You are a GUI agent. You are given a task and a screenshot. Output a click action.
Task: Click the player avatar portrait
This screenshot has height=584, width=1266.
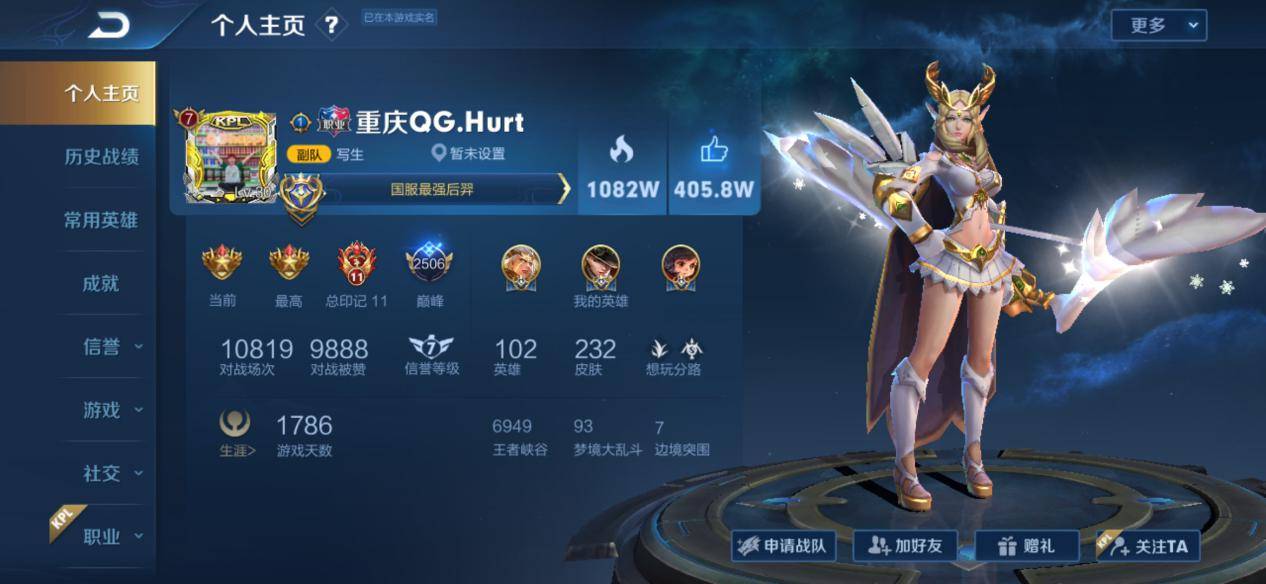[x=229, y=156]
